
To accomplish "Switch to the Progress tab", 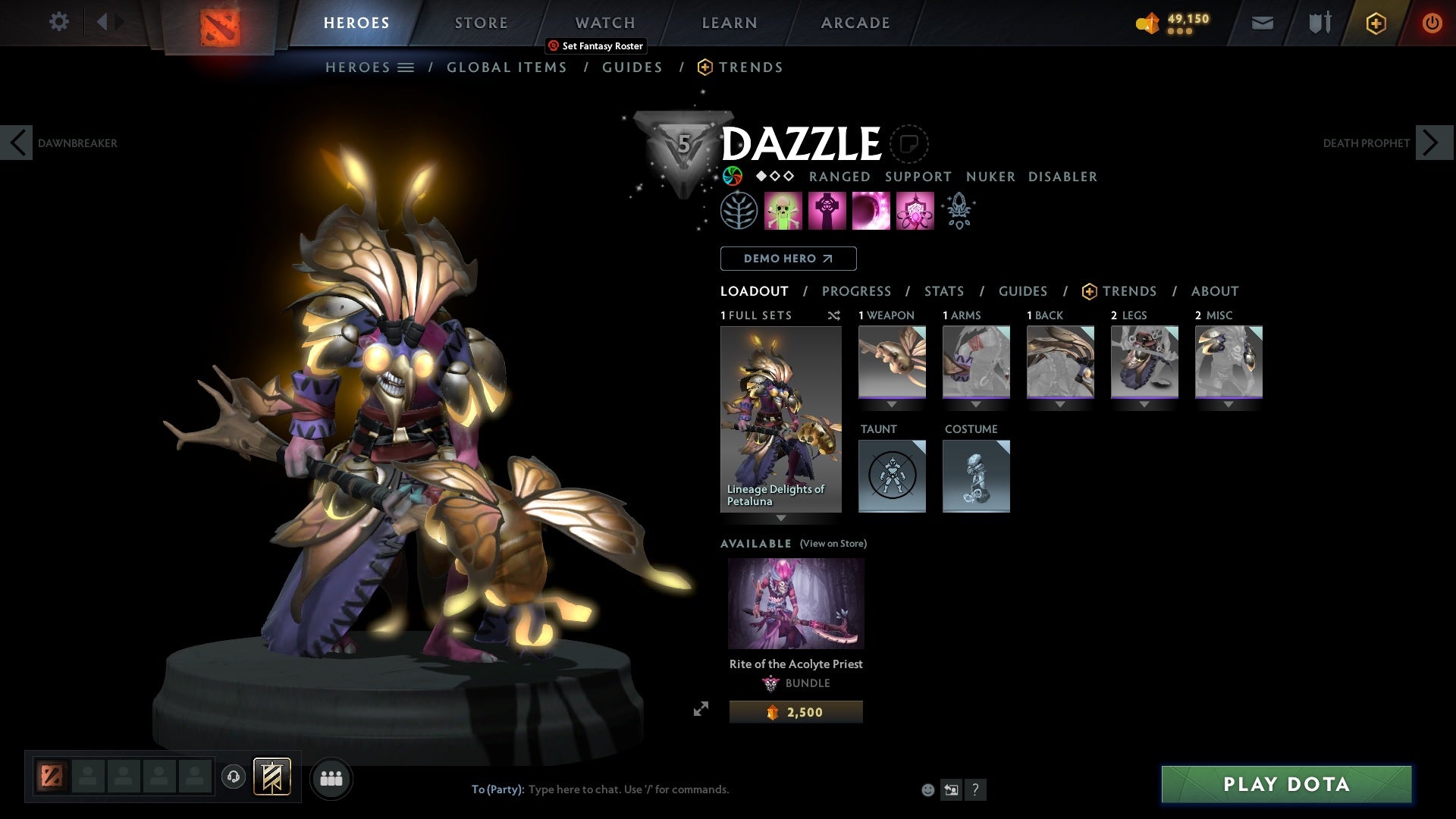I will pyautogui.click(x=857, y=291).
